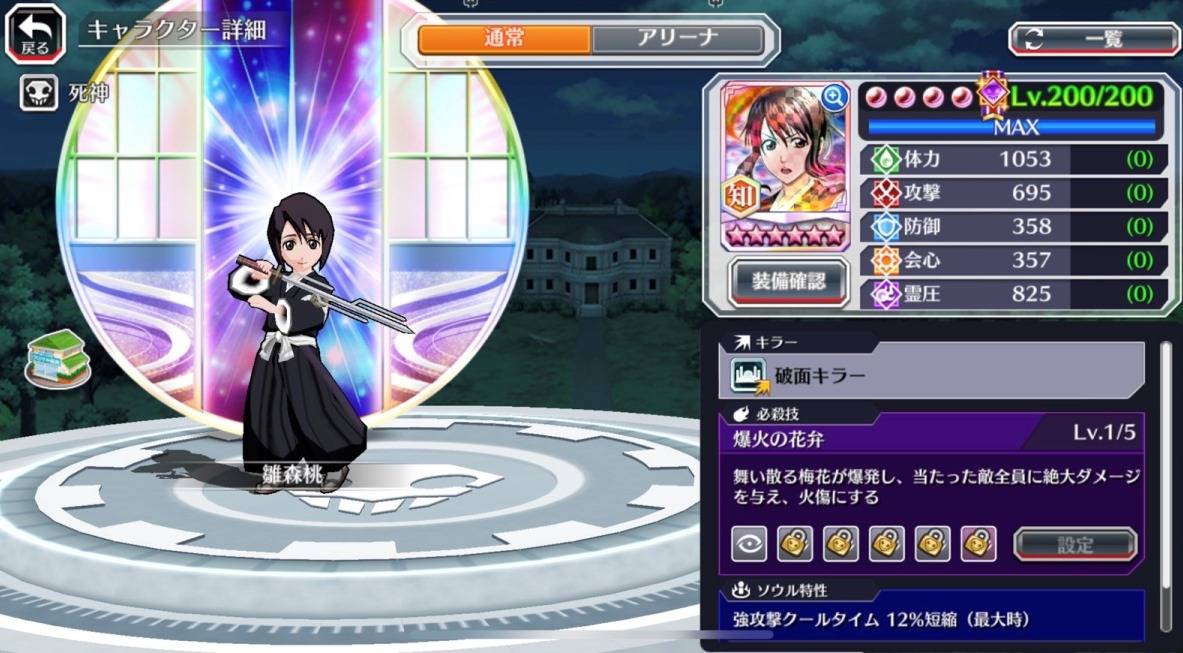Click the eye preview icon for the special move

[x=748, y=543]
